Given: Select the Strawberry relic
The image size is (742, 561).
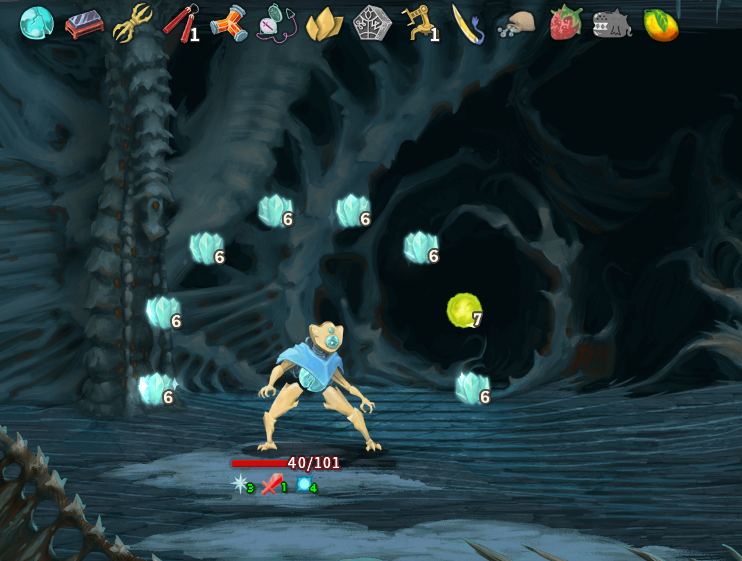Looking at the screenshot, I should coord(565,22).
